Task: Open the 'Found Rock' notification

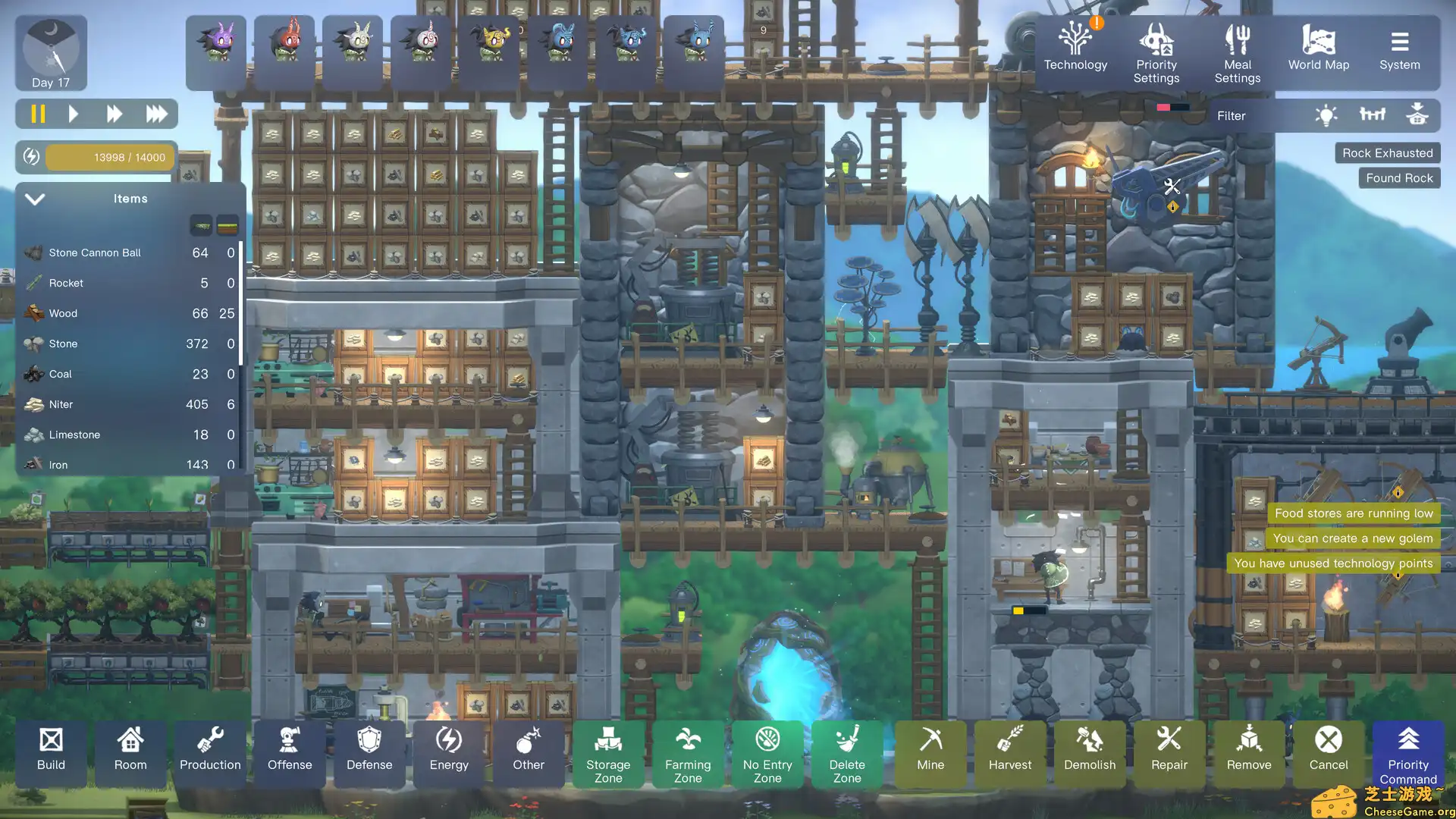Action: [x=1399, y=178]
